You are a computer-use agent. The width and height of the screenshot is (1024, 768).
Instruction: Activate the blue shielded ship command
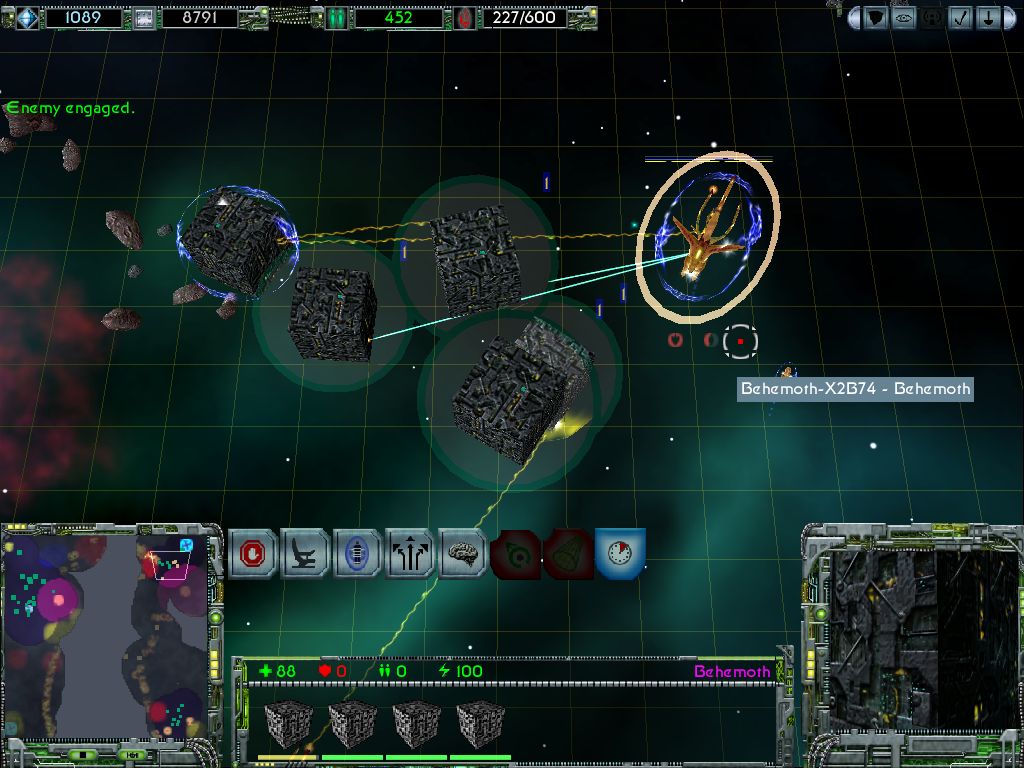coord(357,553)
